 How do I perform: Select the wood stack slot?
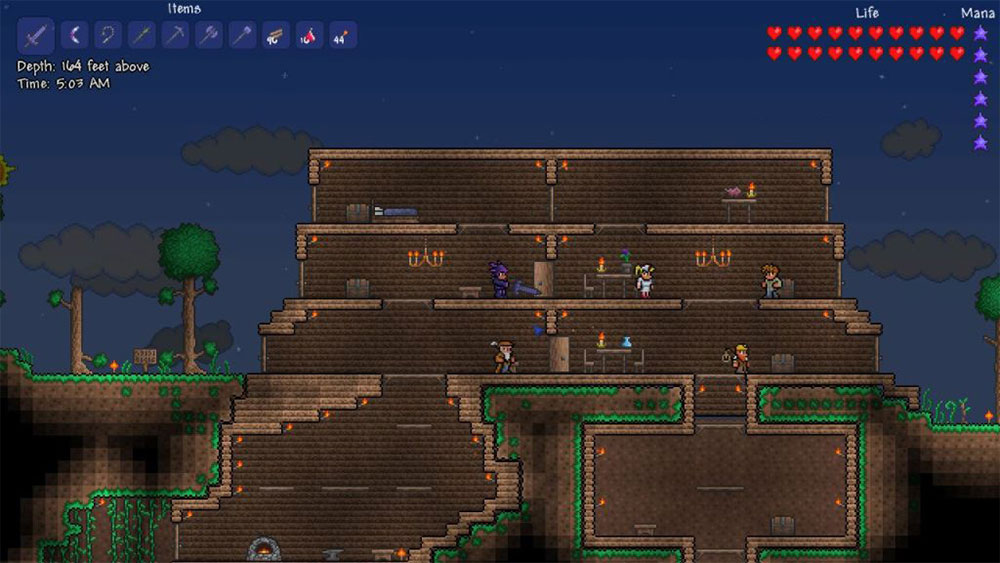click(276, 36)
